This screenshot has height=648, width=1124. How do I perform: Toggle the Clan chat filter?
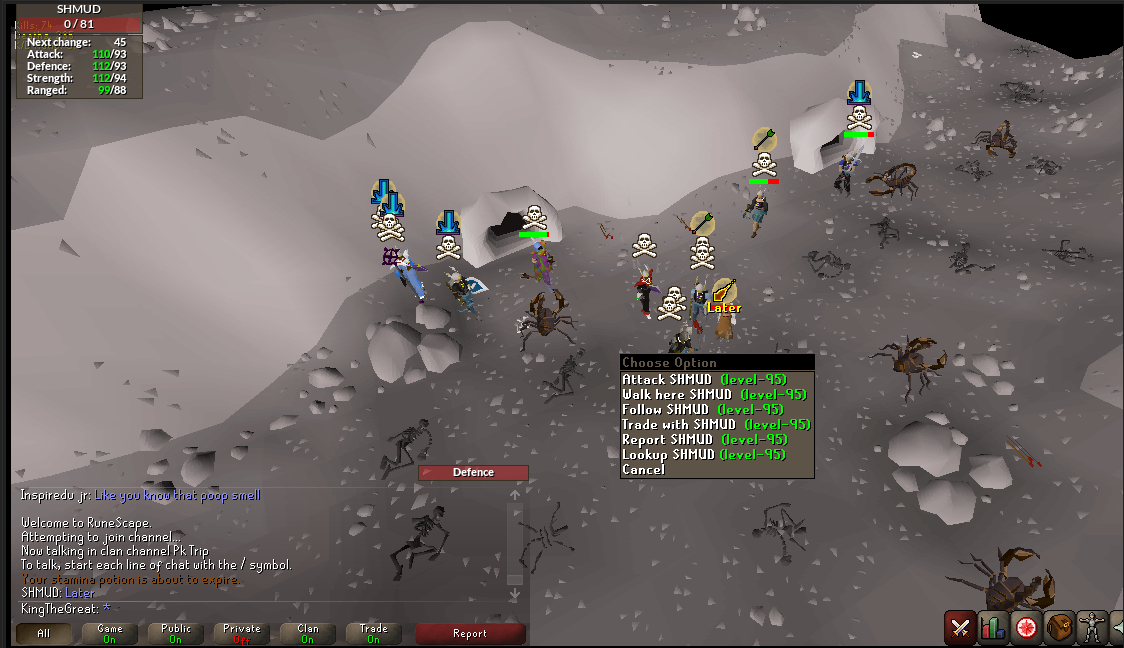click(x=308, y=633)
